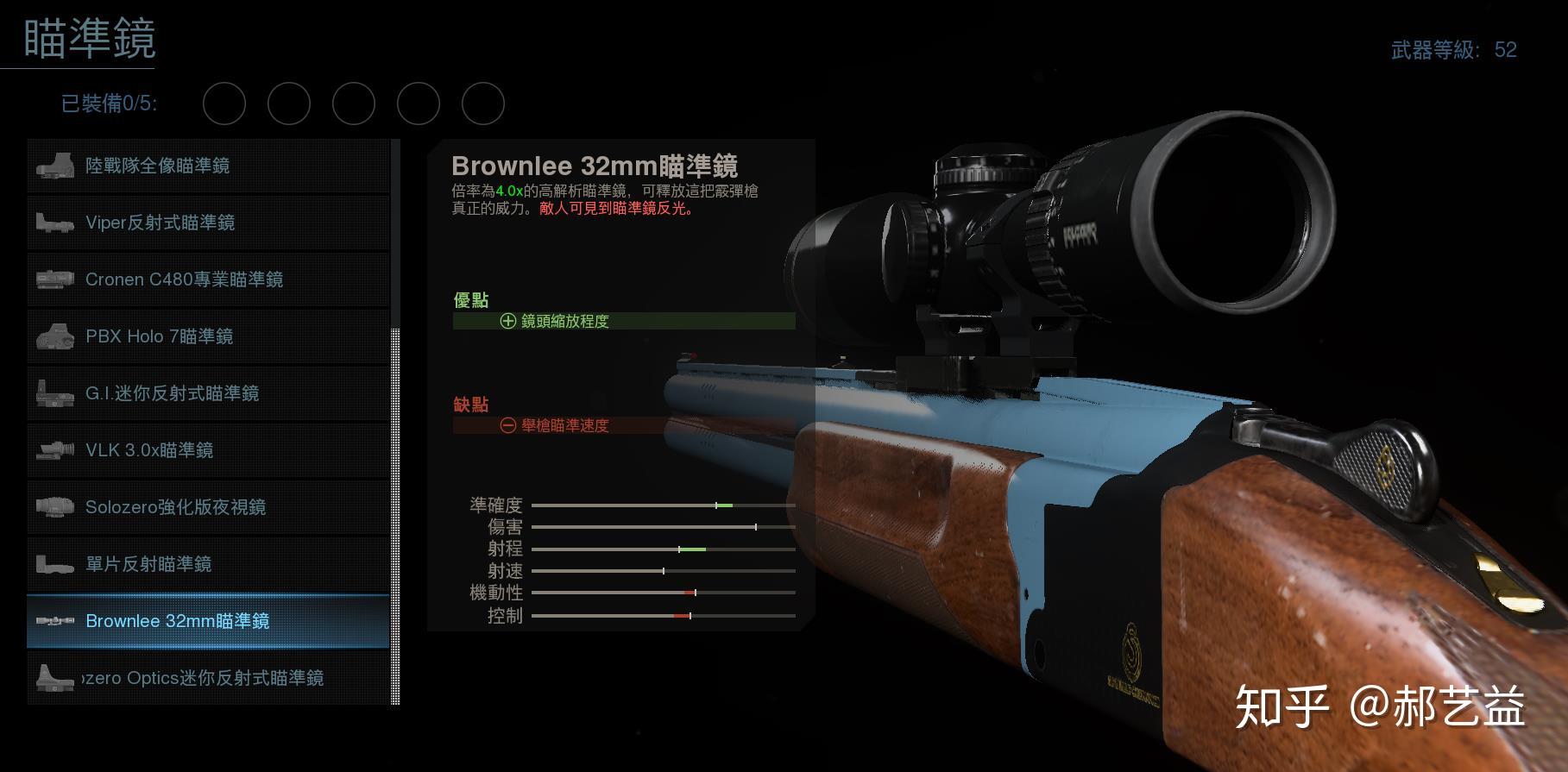The image size is (1568, 772).
Task: Toggle the third attachment slot circle
Action: [x=354, y=103]
